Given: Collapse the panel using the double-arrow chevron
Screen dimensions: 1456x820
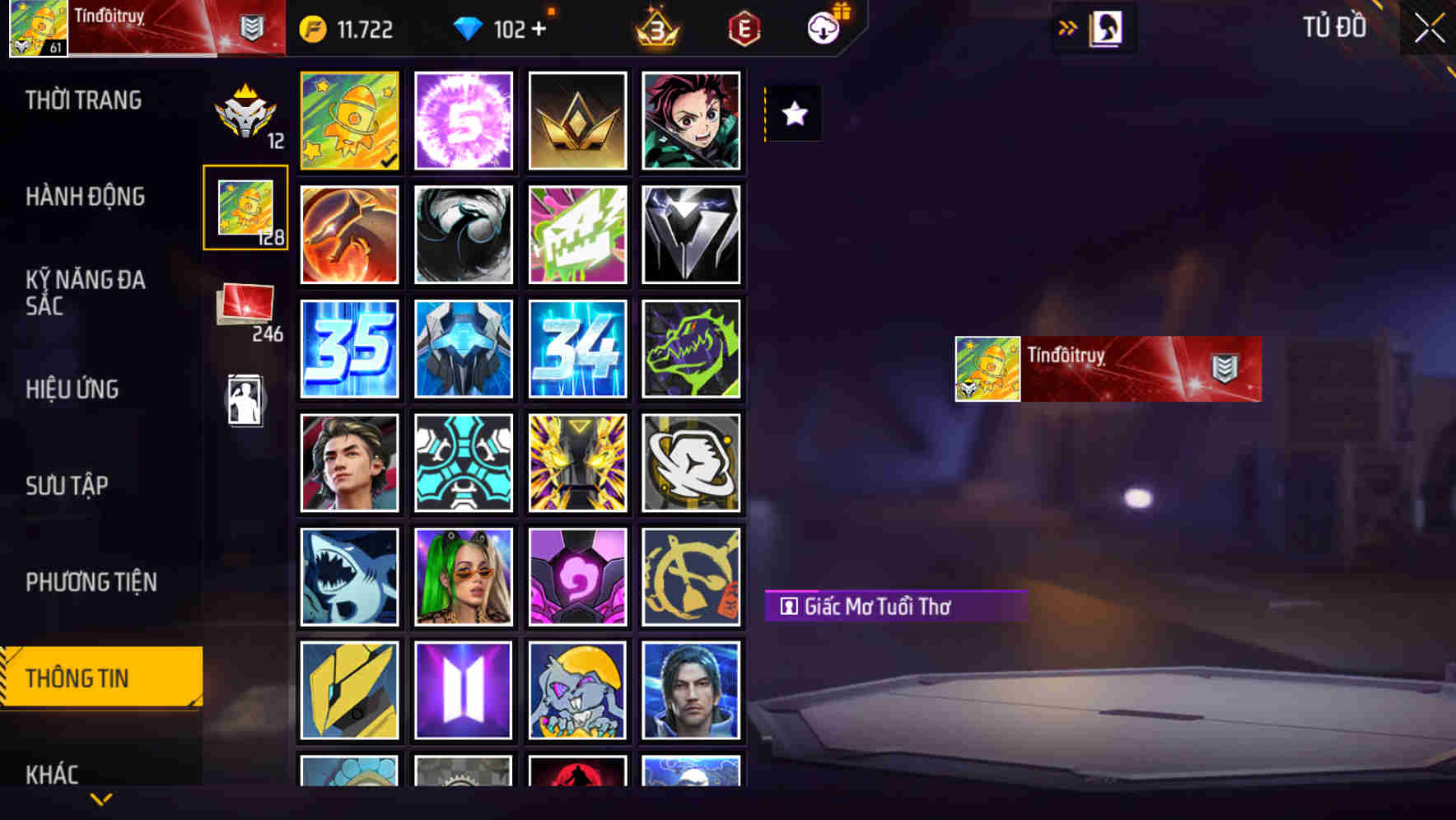Looking at the screenshot, I should [1068, 27].
